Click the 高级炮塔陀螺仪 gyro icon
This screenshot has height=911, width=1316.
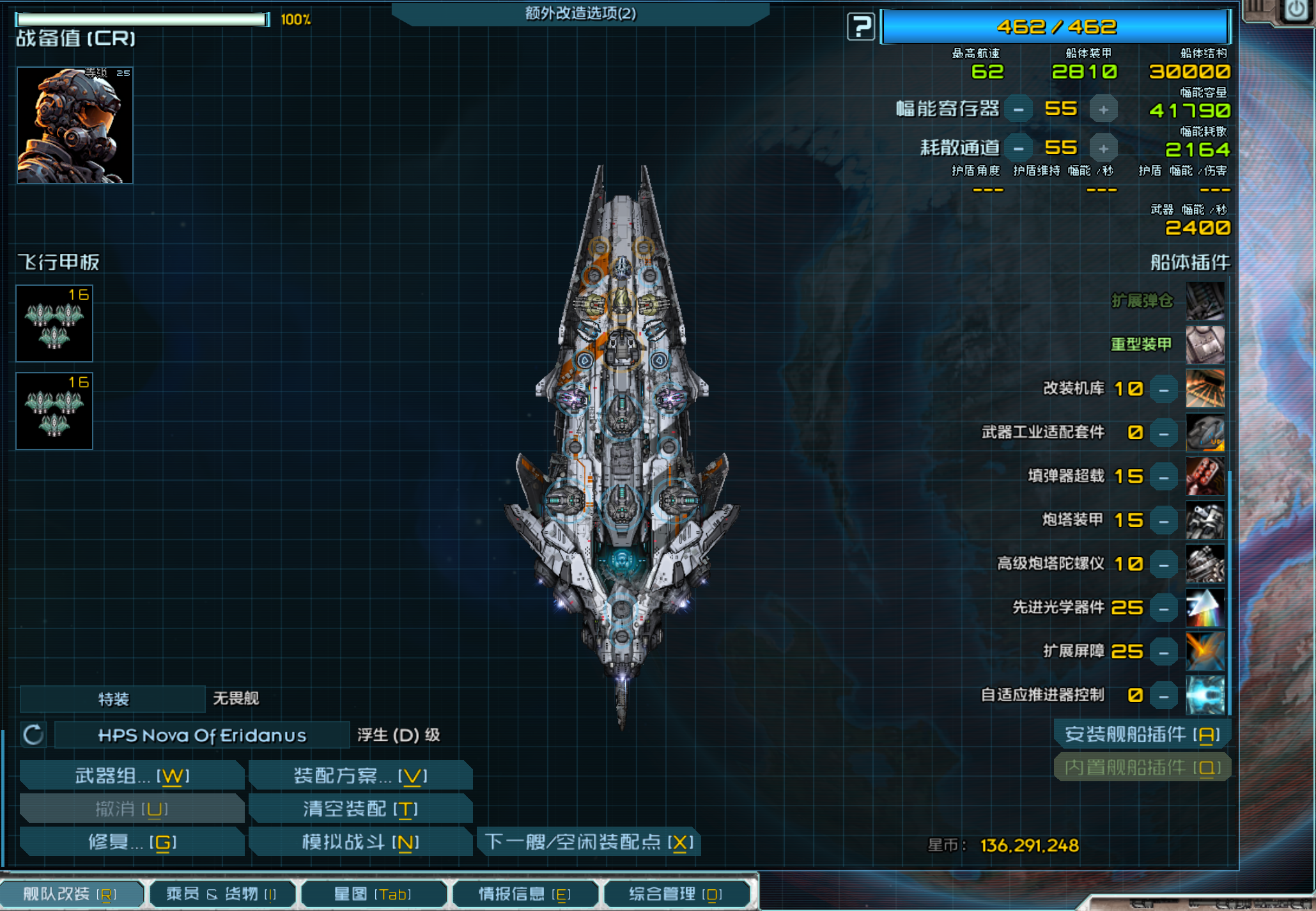(1206, 564)
